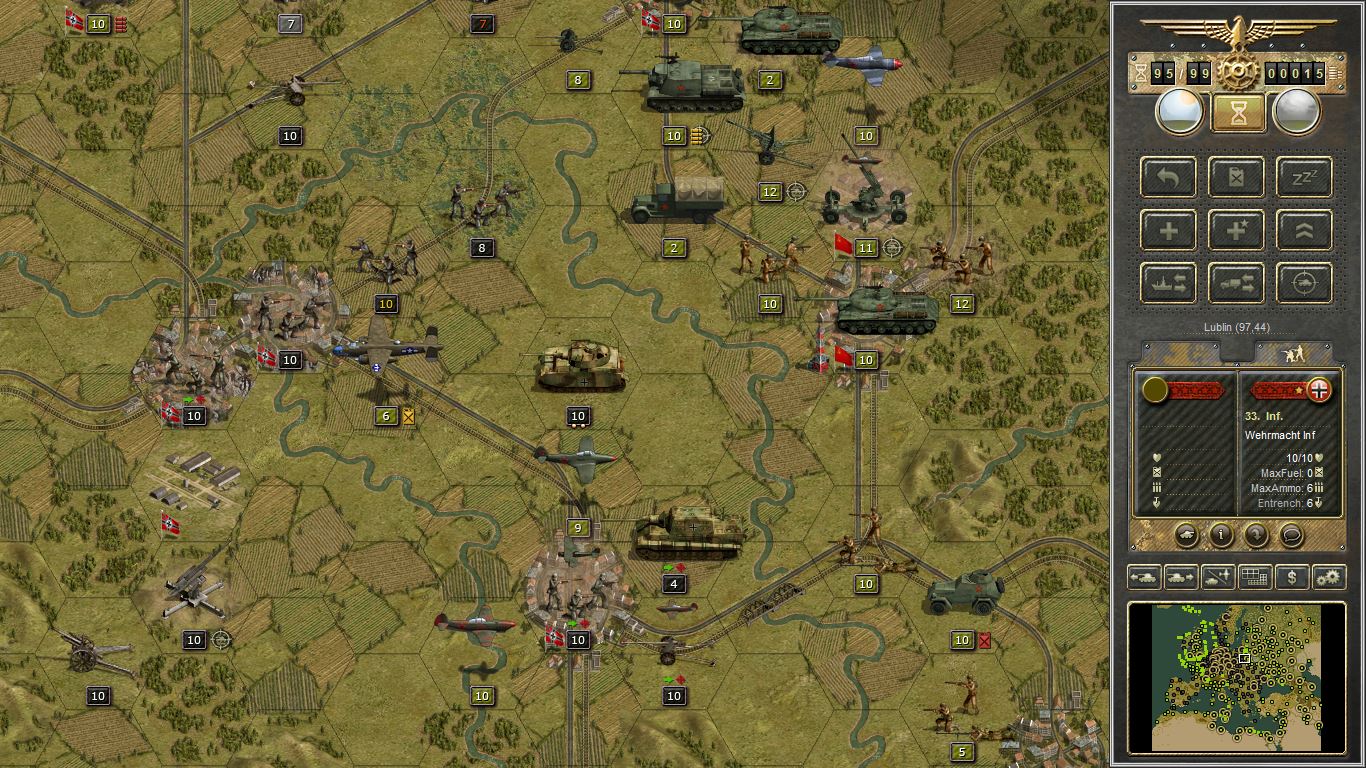1366x768 pixels.
Task: End the turn with the hourglass button
Action: tap(1237, 112)
